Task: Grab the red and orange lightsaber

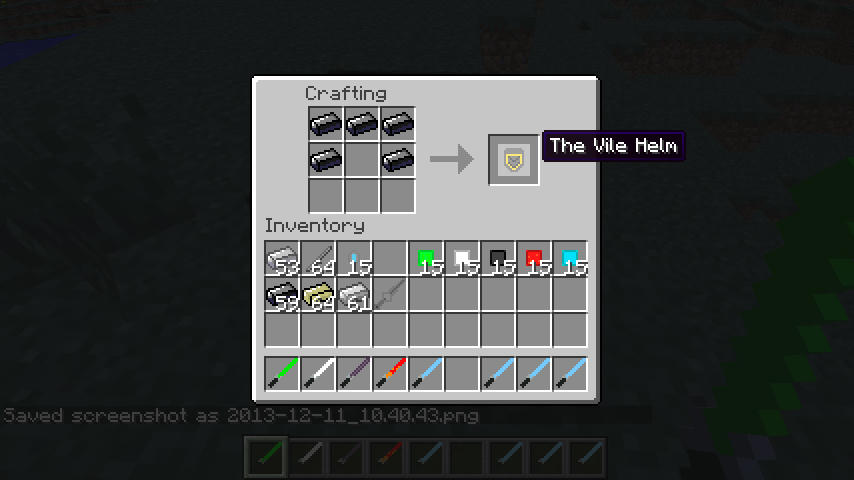Action: [x=391, y=374]
